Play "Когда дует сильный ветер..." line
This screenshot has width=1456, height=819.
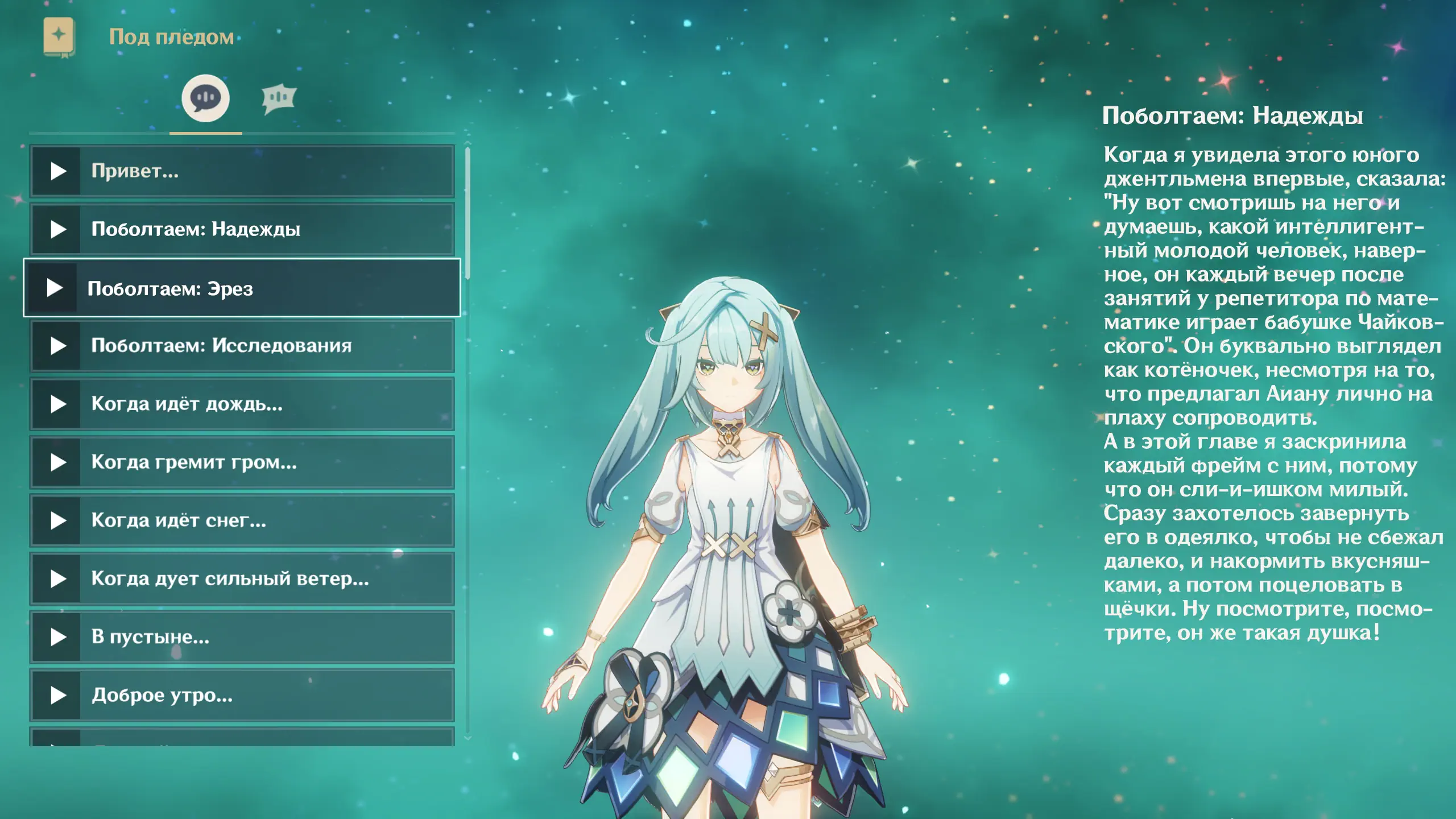(242, 579)
